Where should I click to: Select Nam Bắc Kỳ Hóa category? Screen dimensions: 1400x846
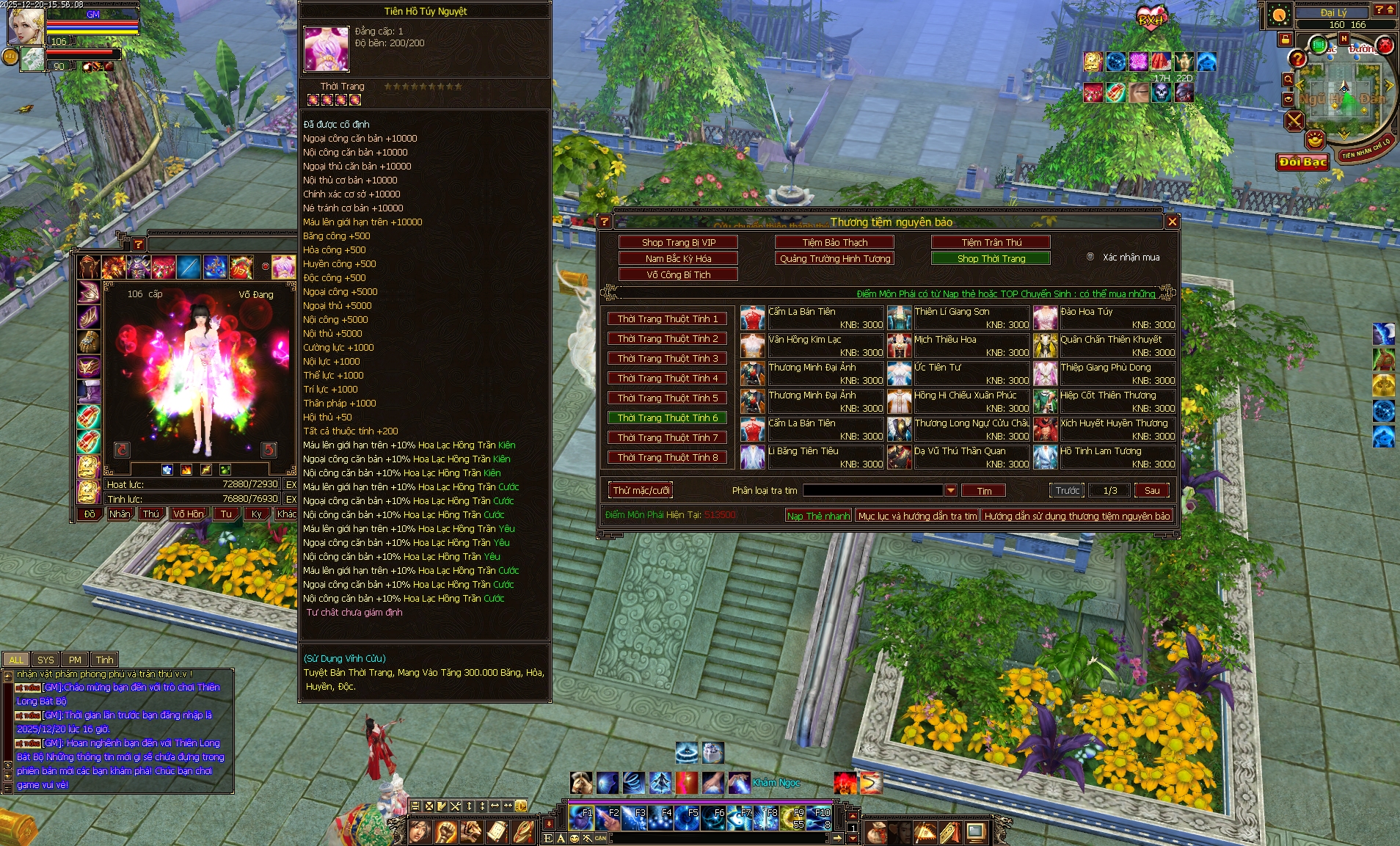(x=678, y=258)
